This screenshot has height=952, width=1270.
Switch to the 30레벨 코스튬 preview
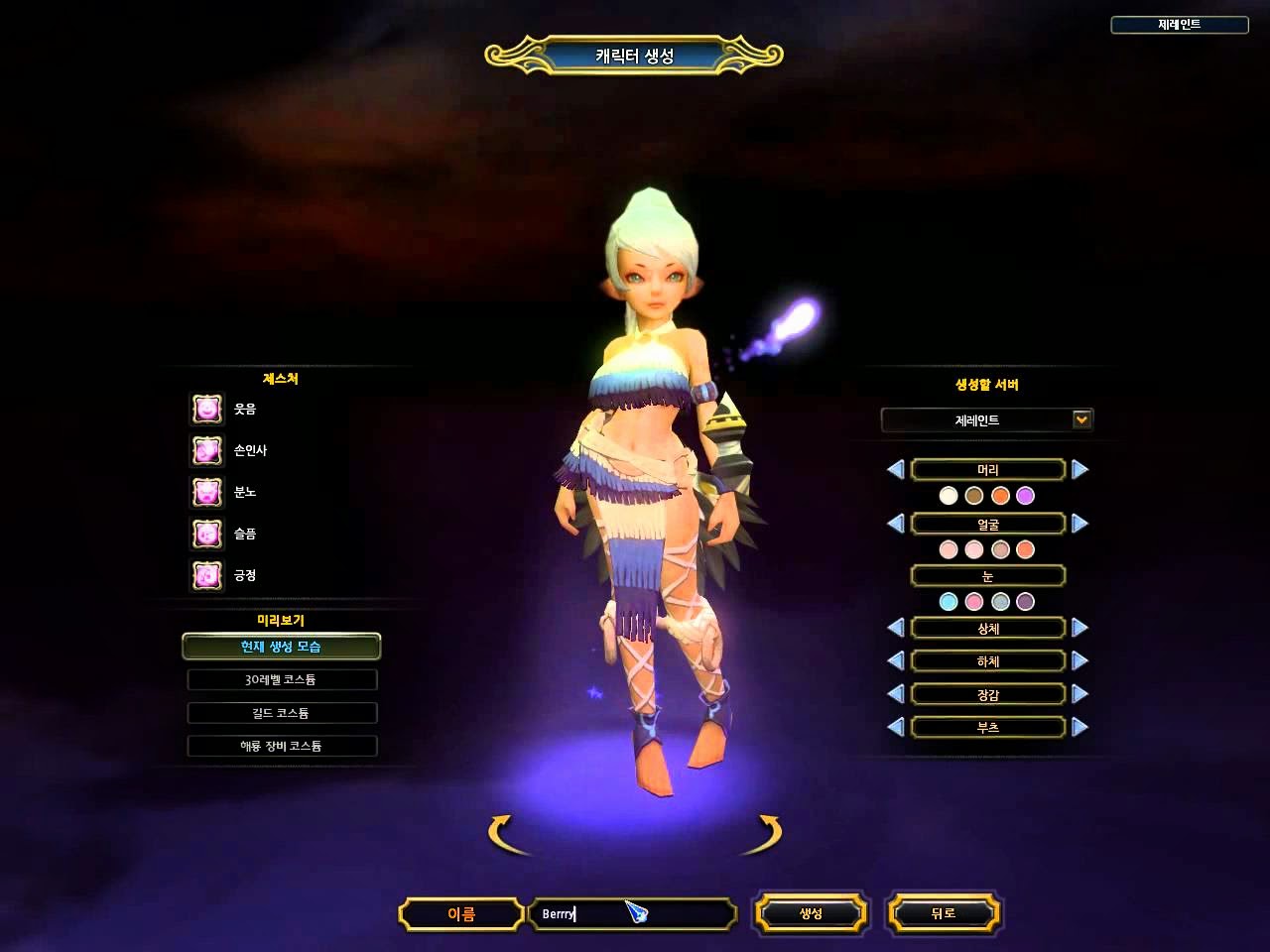tap(282, 679)
